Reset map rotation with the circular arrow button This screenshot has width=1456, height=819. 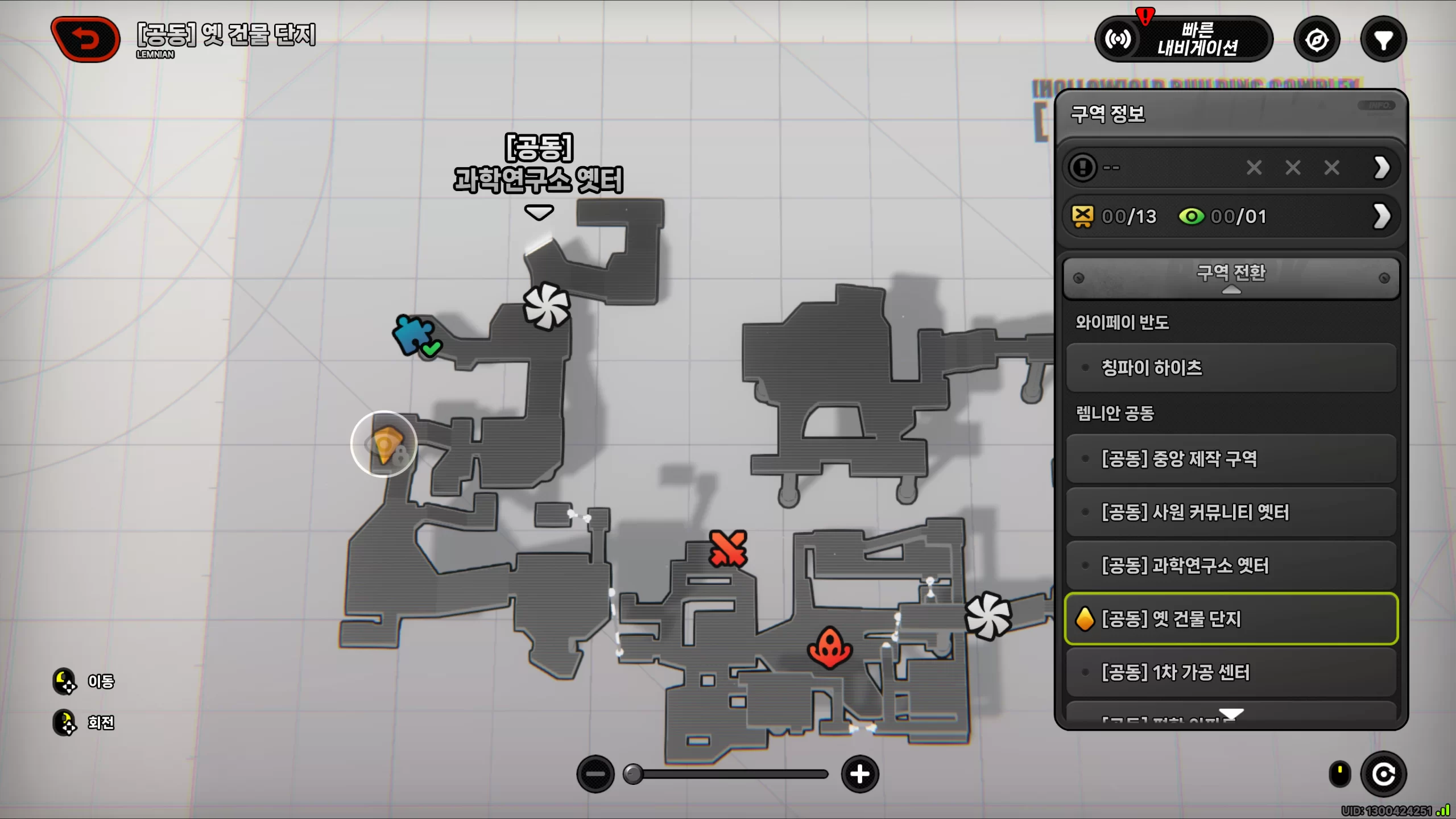coord(1383,774)
